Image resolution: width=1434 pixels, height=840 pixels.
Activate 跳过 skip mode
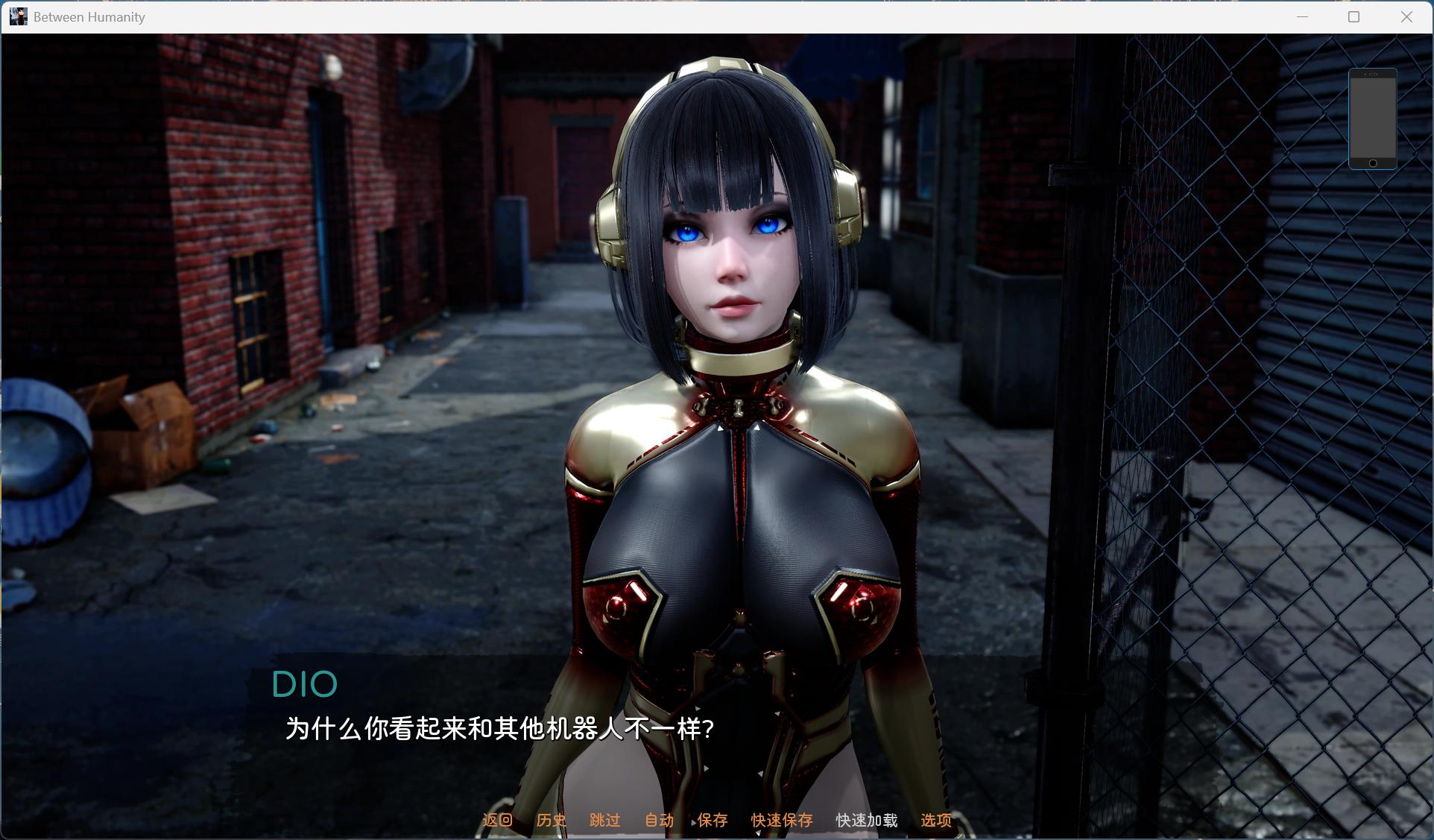coord(605,820)
